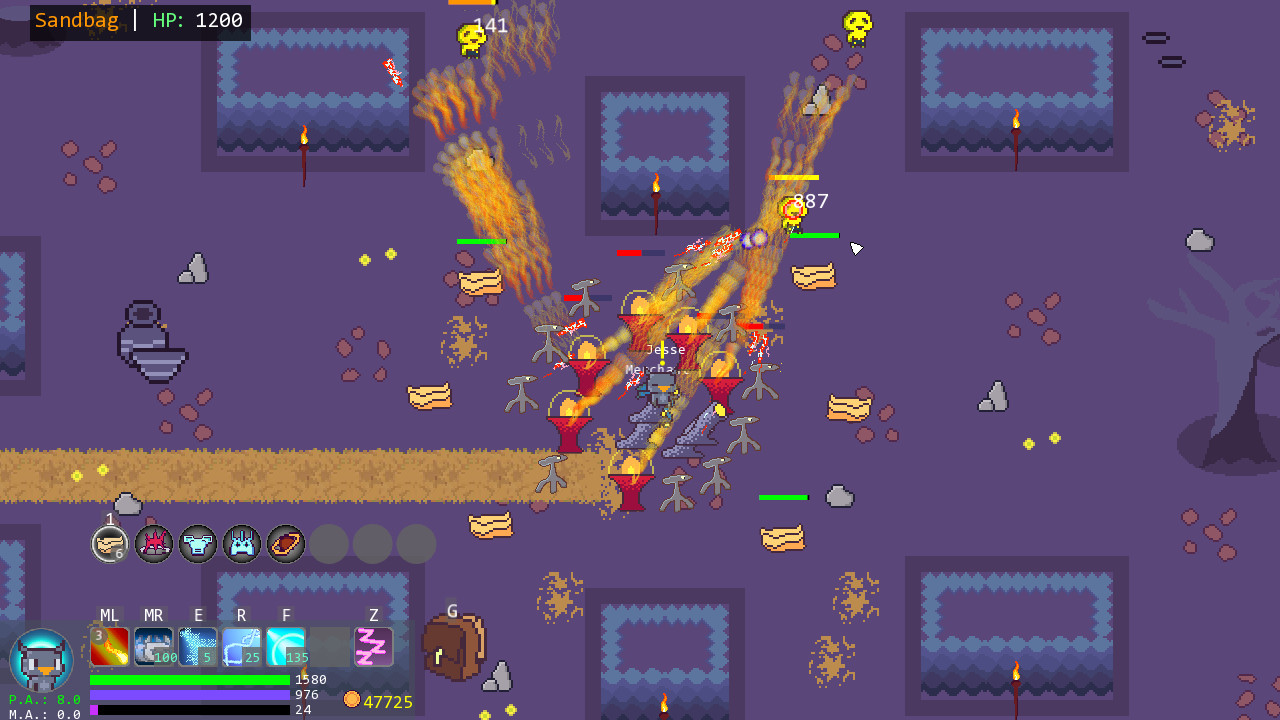Select the blue robot helmet item
Viewport: 1280px width, 720px height.
[x=242, y=544]
